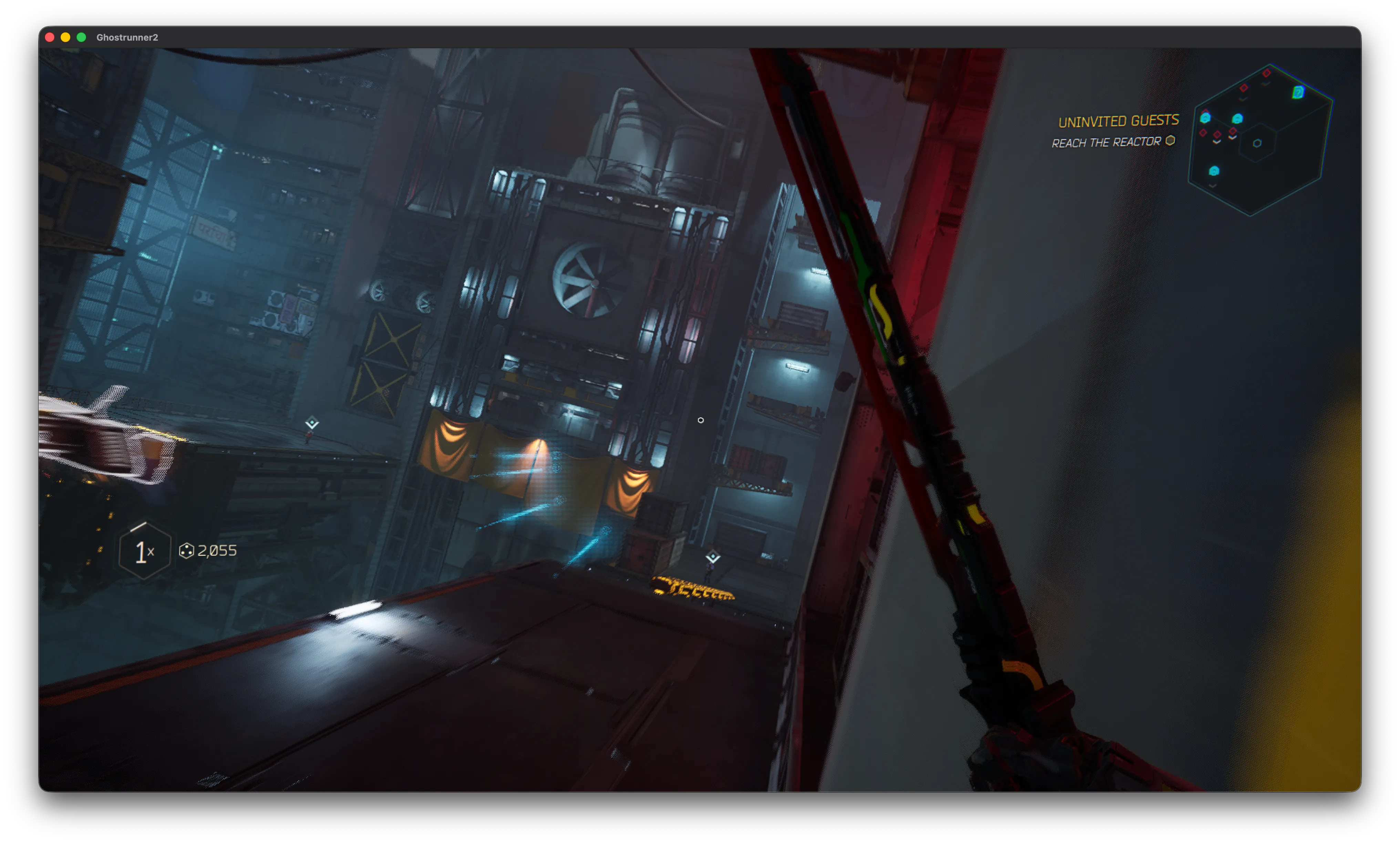1400x843 pixels.
Task: Close the Ghostrunner2 window
Action: click(49, 38)
